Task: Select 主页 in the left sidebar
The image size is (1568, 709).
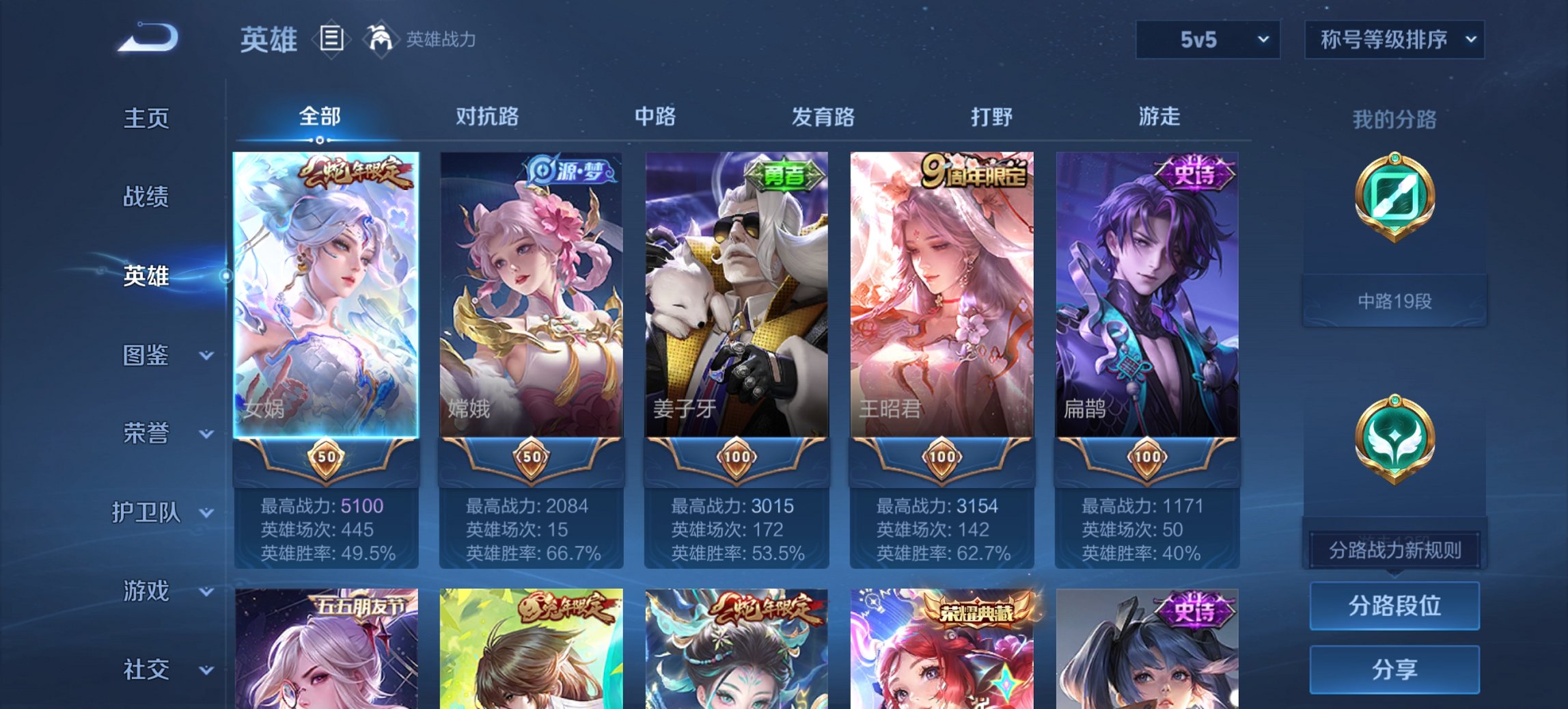Action: coord(146,118)
